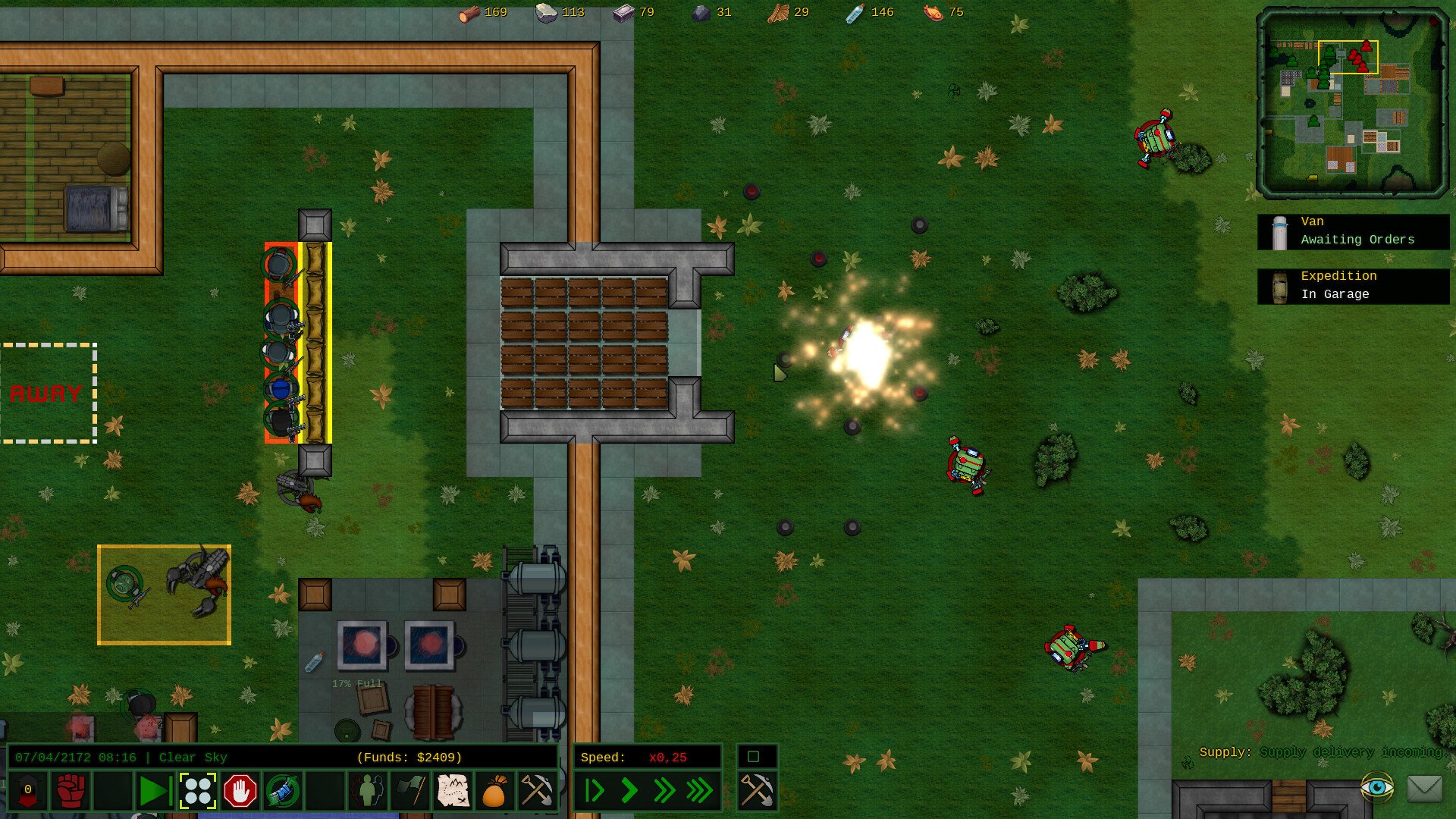Open the orange sack inventory icon
This screenshot has height=819, width=1456.
(494, 791)
